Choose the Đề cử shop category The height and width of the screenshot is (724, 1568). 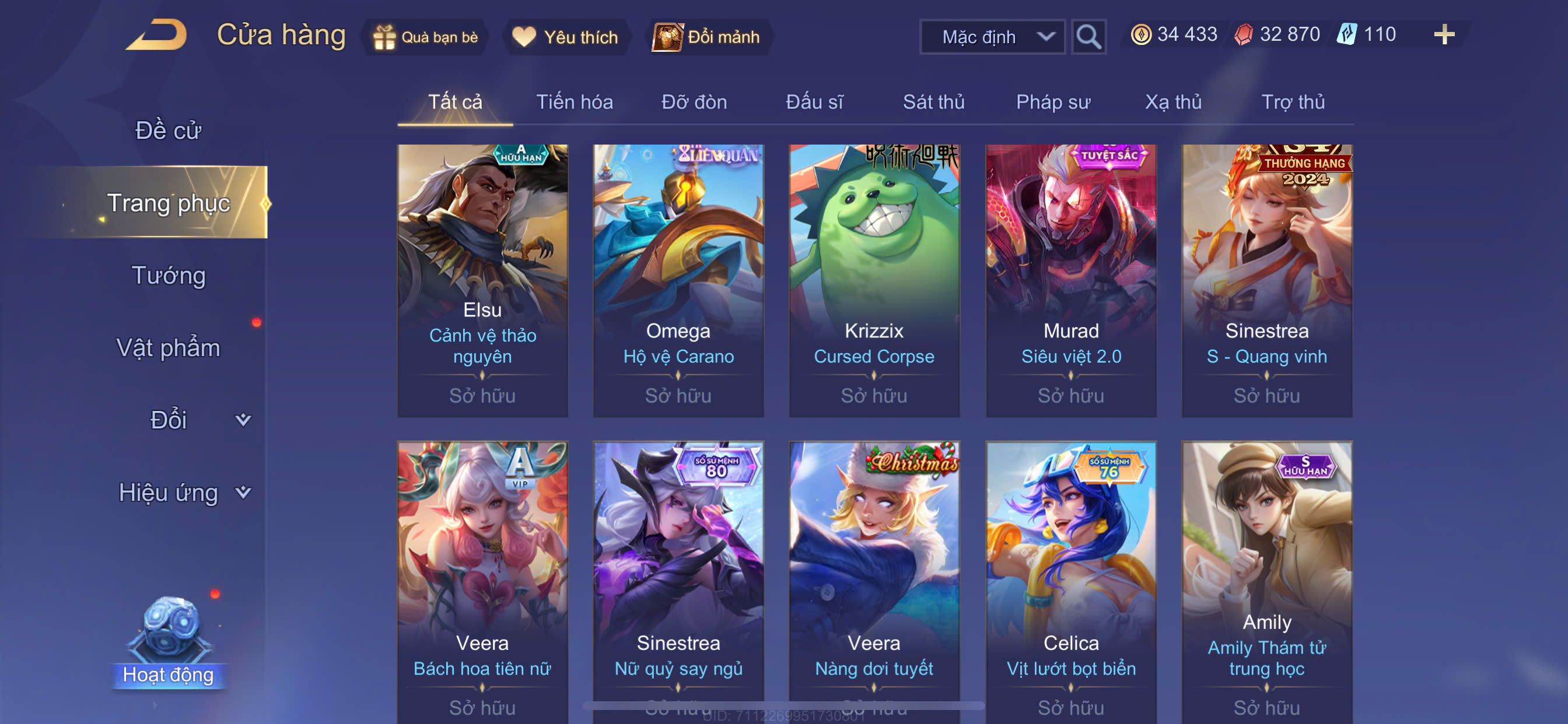pyautogui.click(x=168, y=130)
